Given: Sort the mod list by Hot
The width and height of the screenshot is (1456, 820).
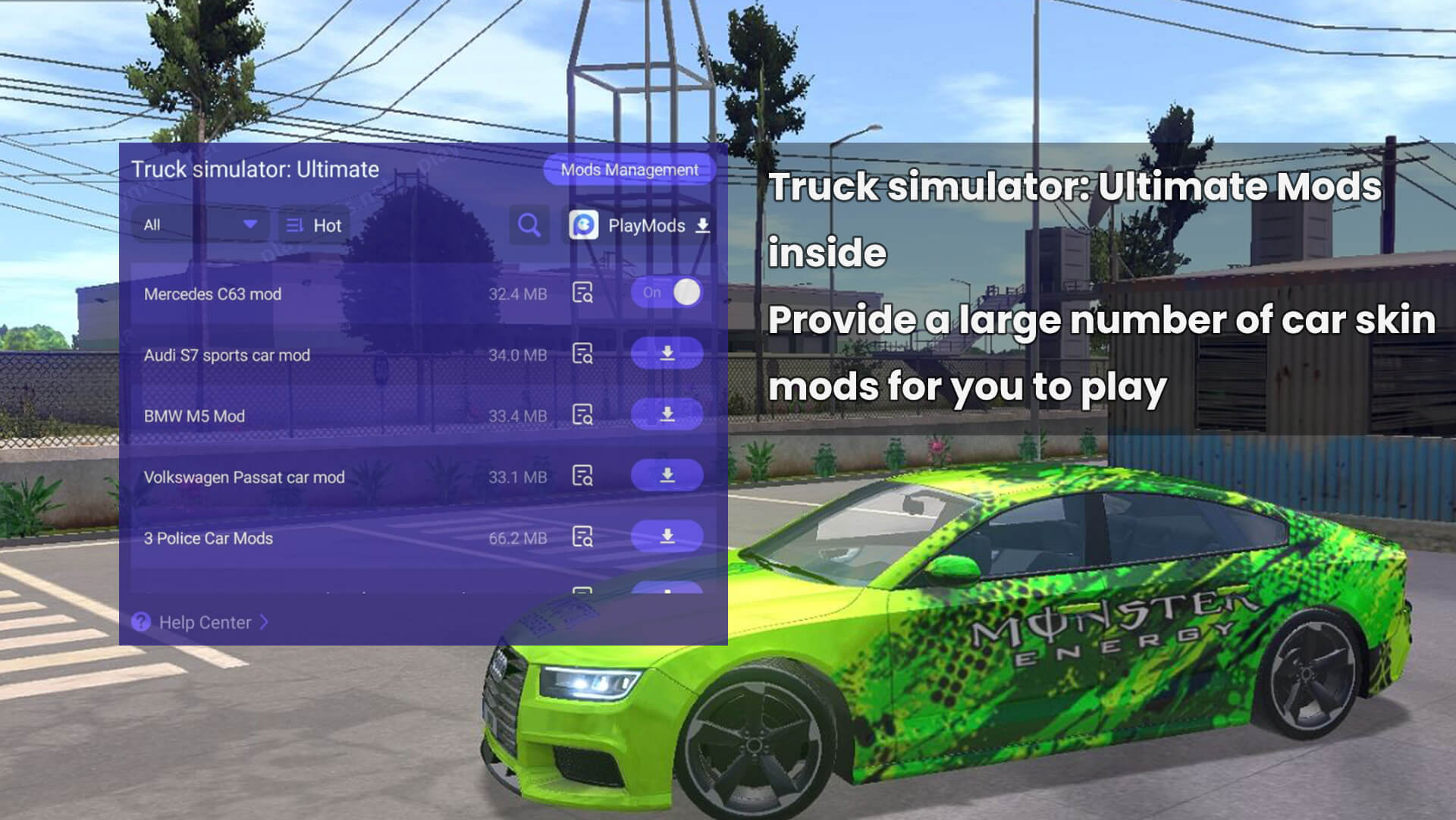Looking at the screenshot, I should [x=314, y=225].
